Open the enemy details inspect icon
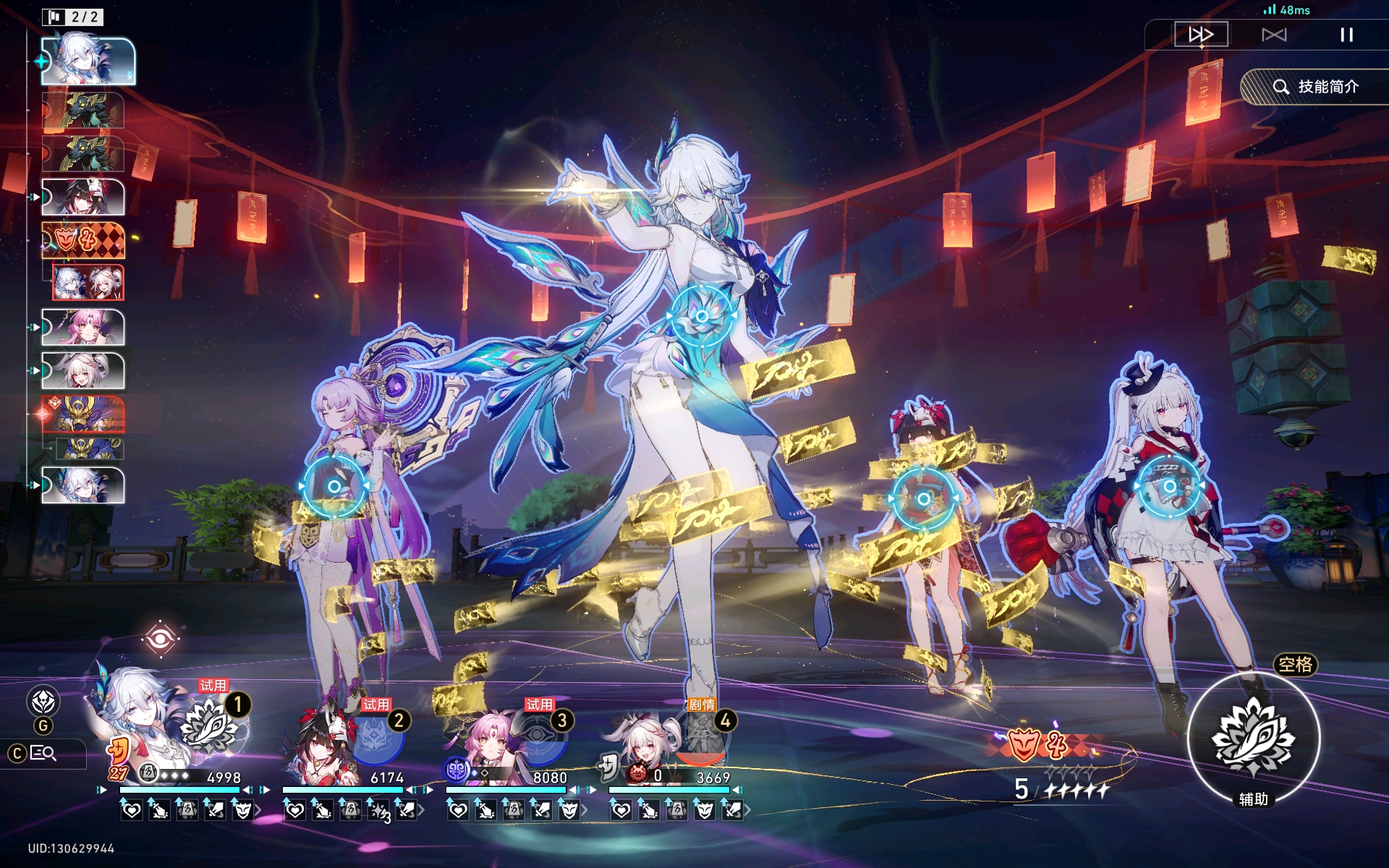Screen dimensions: 1389x868 point(43,753)
